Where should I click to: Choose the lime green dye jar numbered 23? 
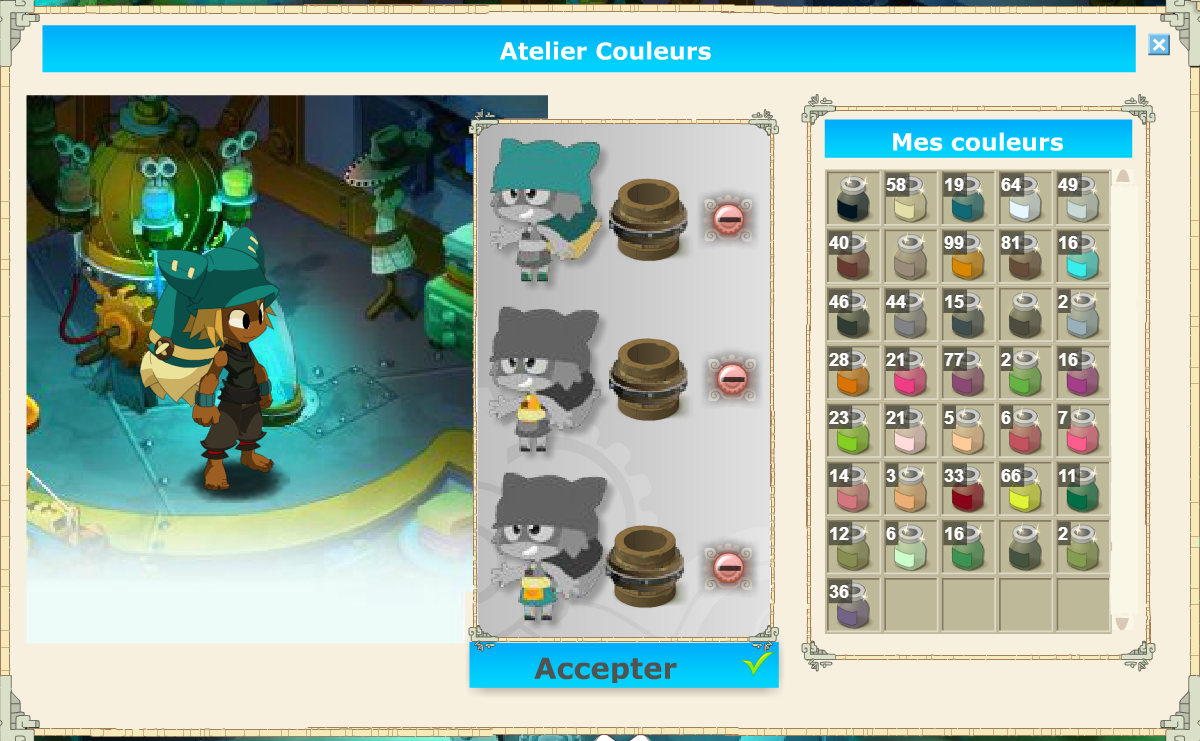pos(853,431)
